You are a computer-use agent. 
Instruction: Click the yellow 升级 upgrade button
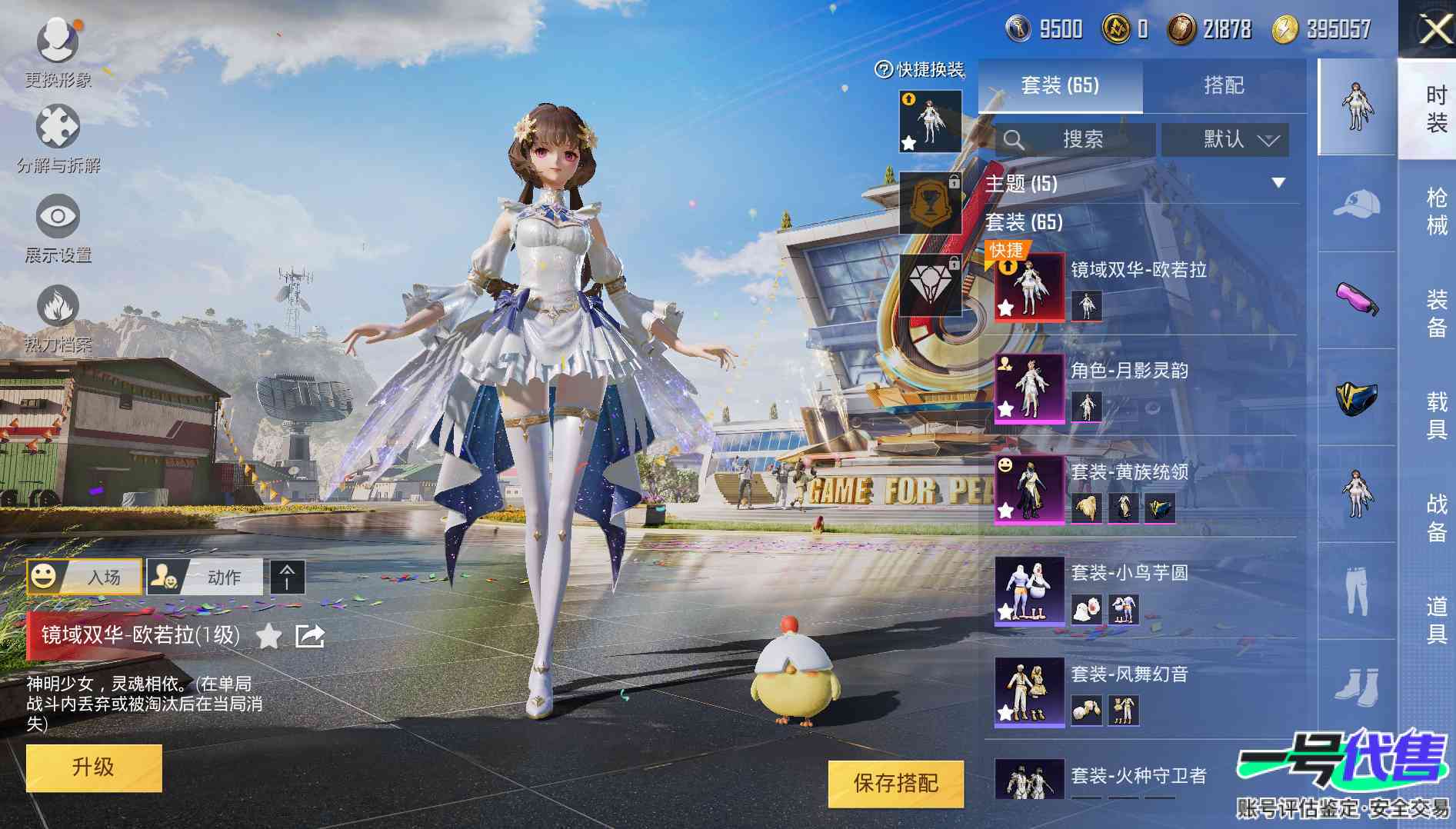coord(94,767)
